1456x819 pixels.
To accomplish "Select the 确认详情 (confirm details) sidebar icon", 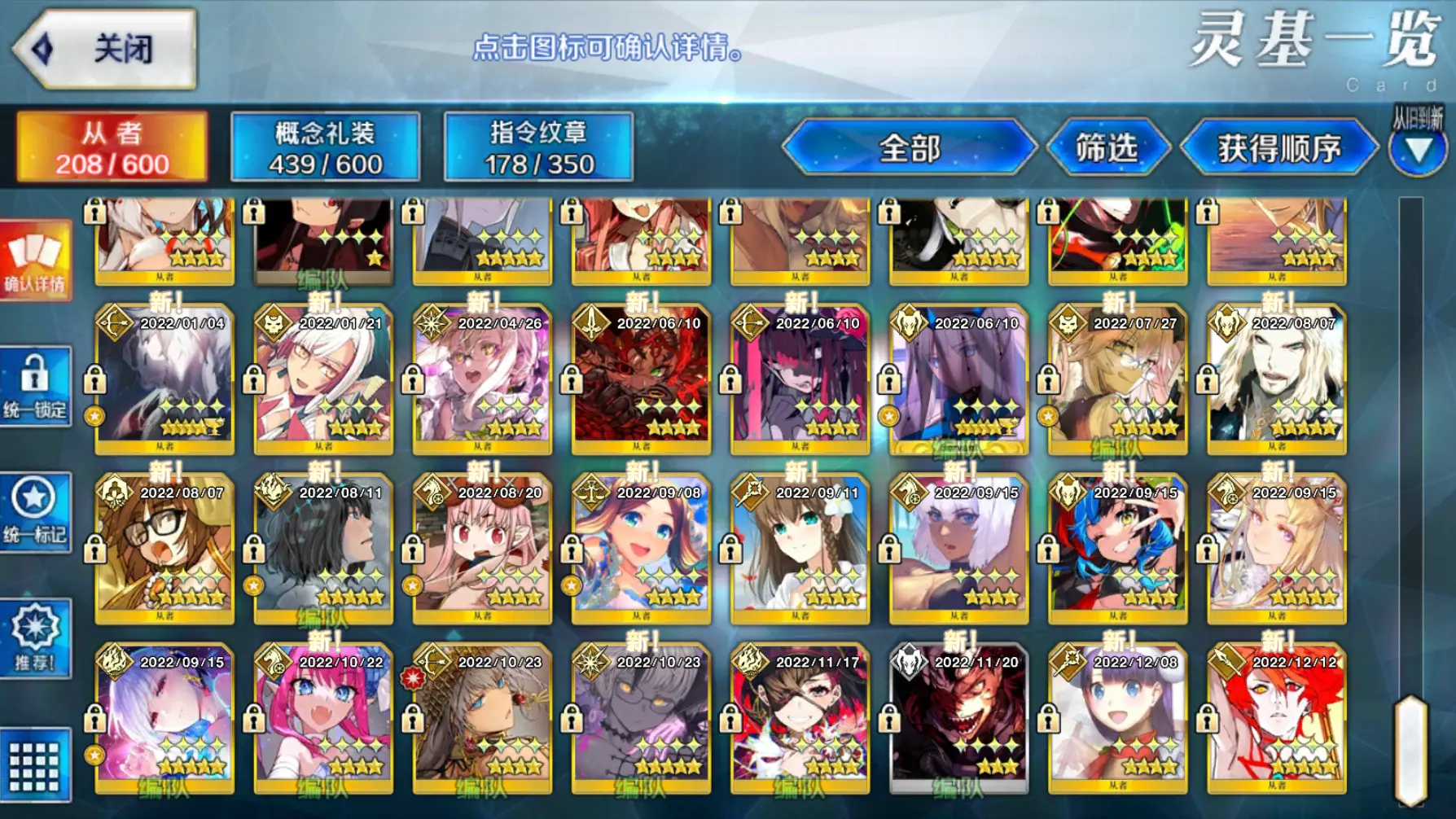I will (x=34, y=261).
